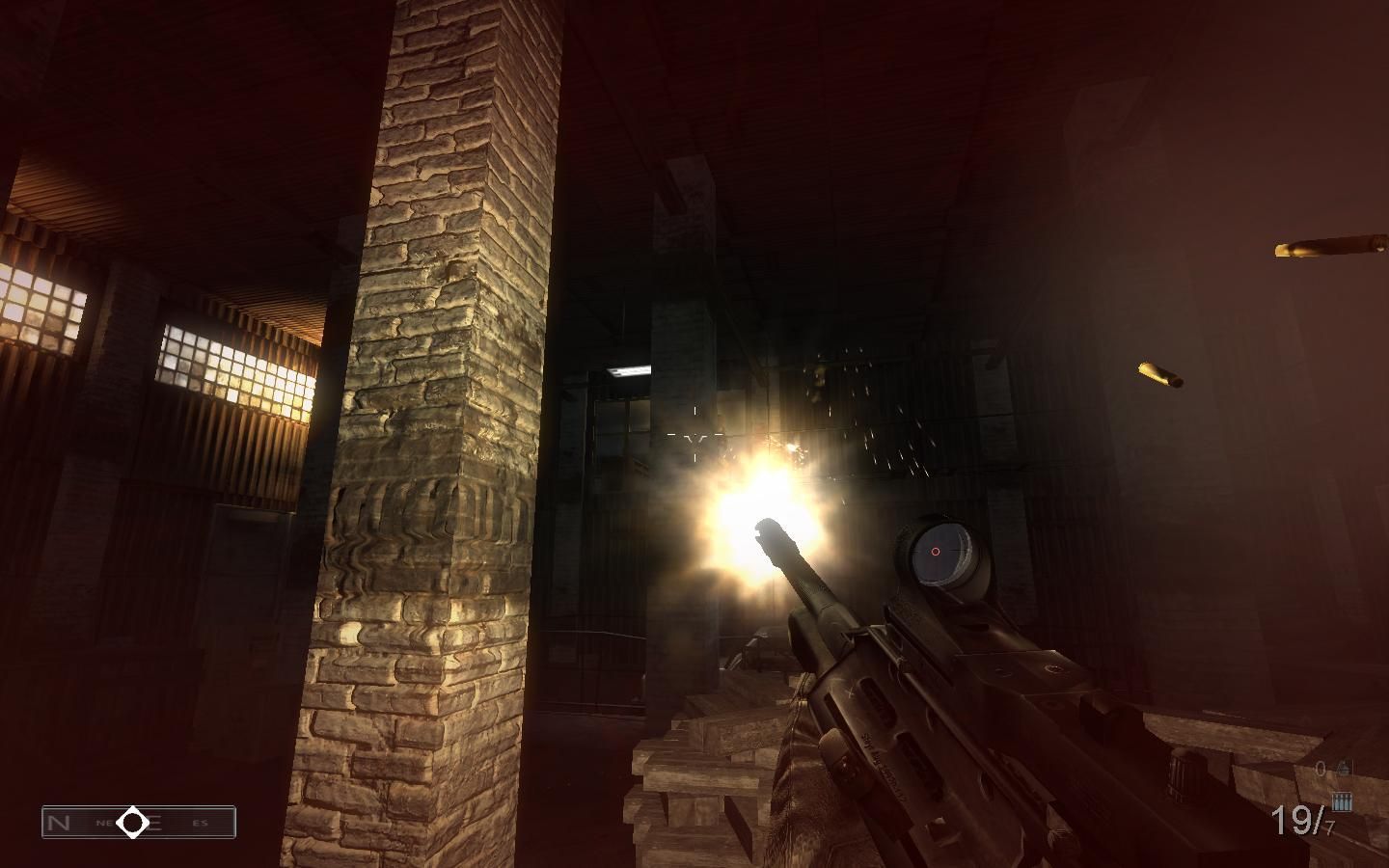This screenshot has height=868, width=1389.
Task: Click the grenade icon in the HUD
Action: [1344, 768]
